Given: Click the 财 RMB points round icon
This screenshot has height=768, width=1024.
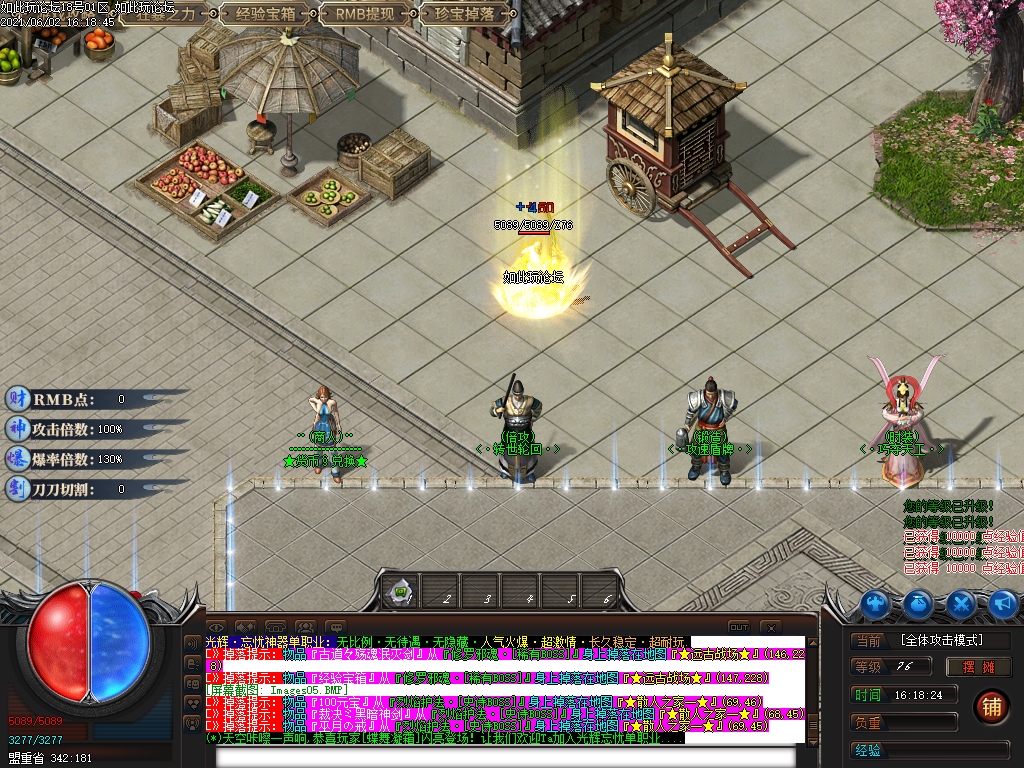Looking at the screenshot, I should pyautogui.click(x=17, y=399).
